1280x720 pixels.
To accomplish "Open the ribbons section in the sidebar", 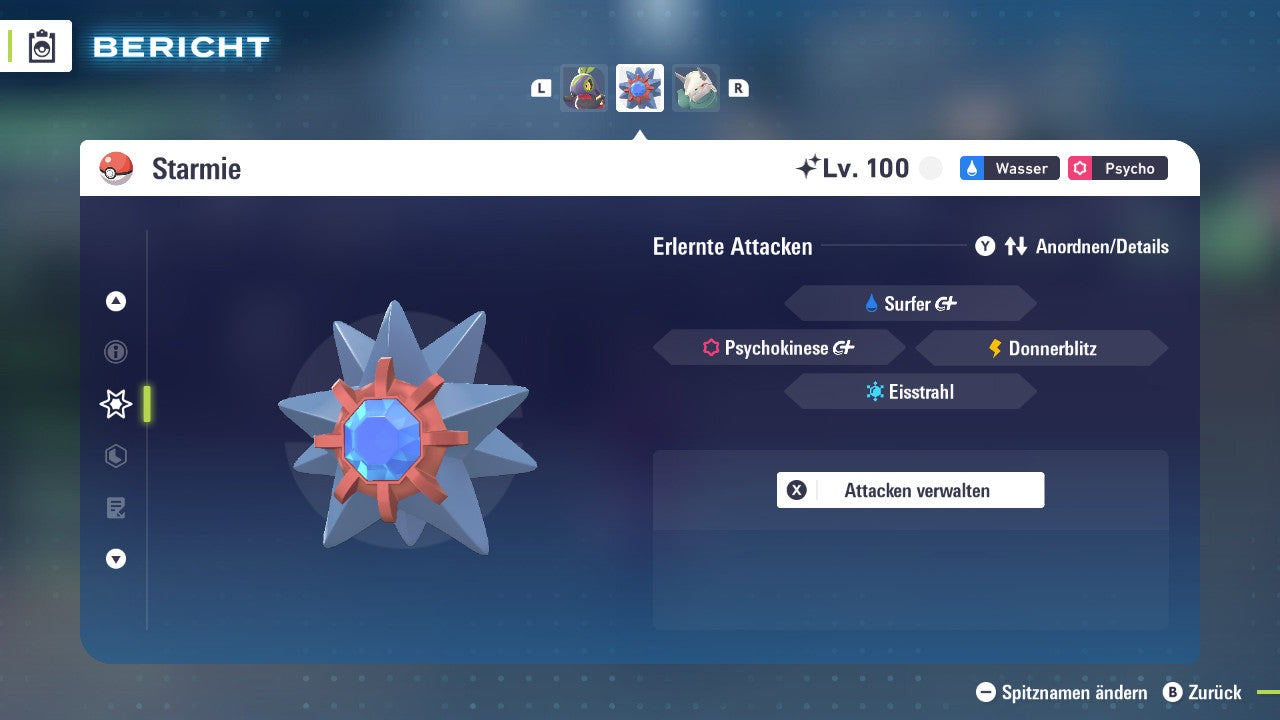I will [116, 456].
